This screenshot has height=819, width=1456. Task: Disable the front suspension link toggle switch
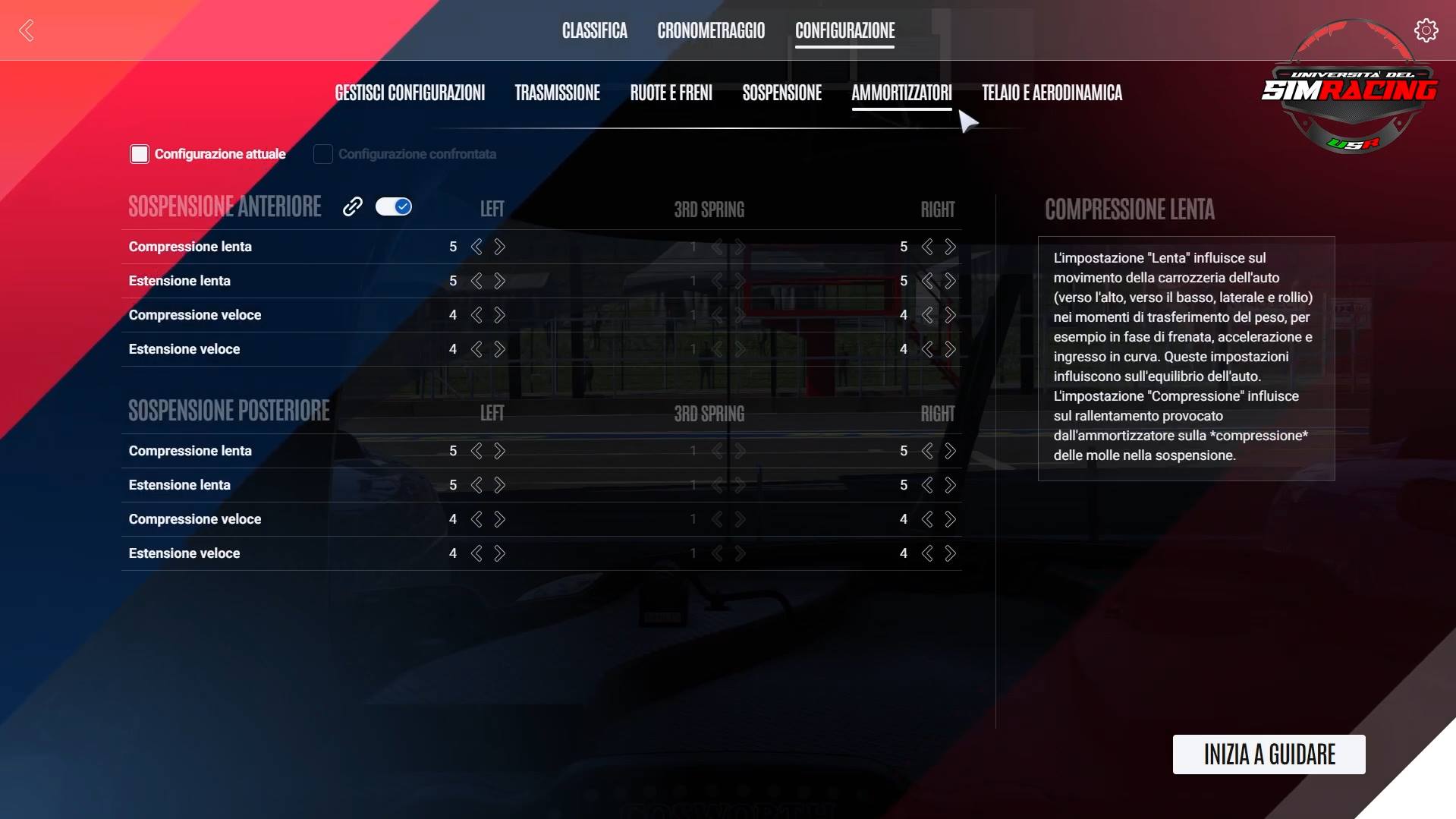(394, 206)
